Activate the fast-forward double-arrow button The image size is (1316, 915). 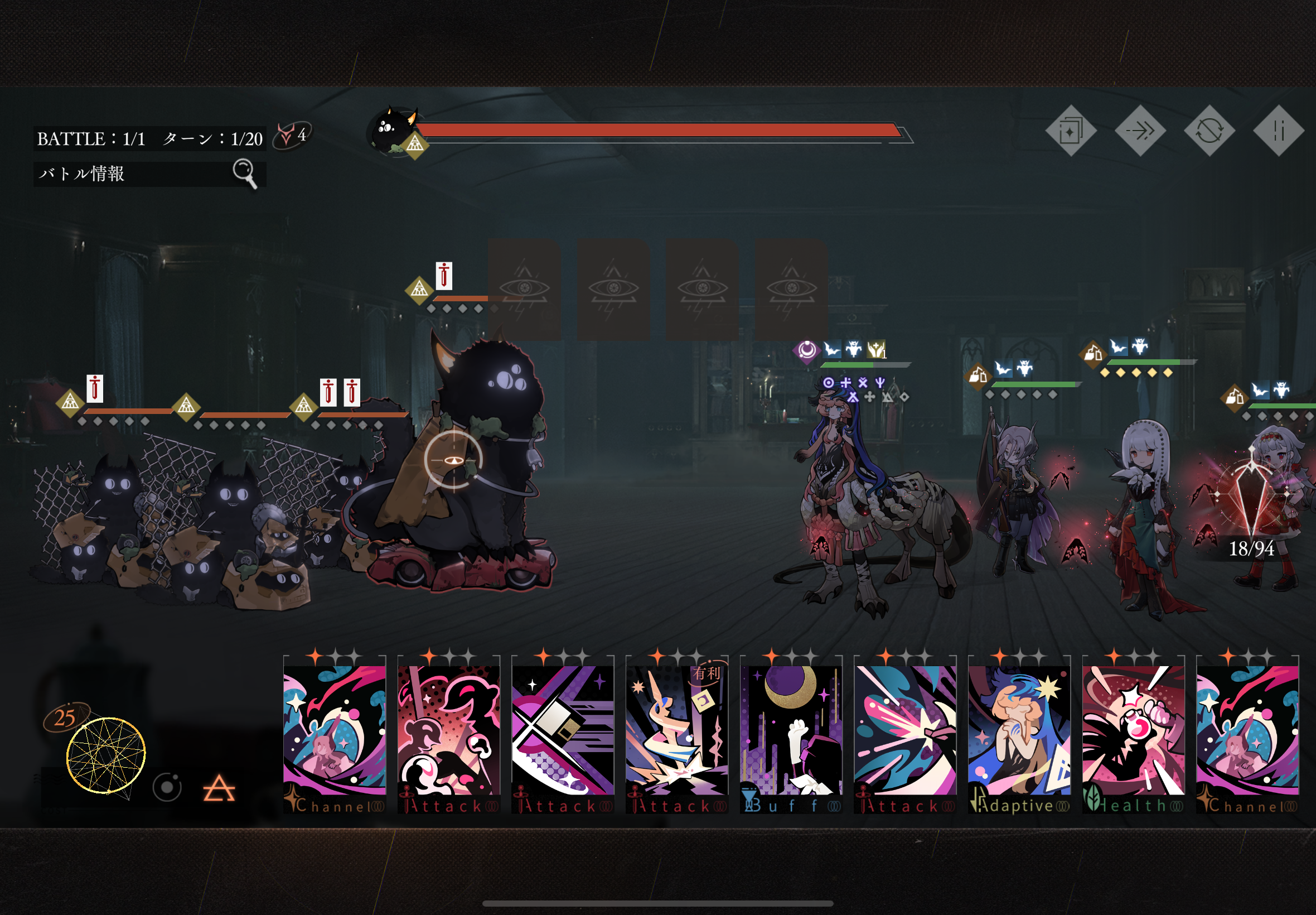(1140, 131)
